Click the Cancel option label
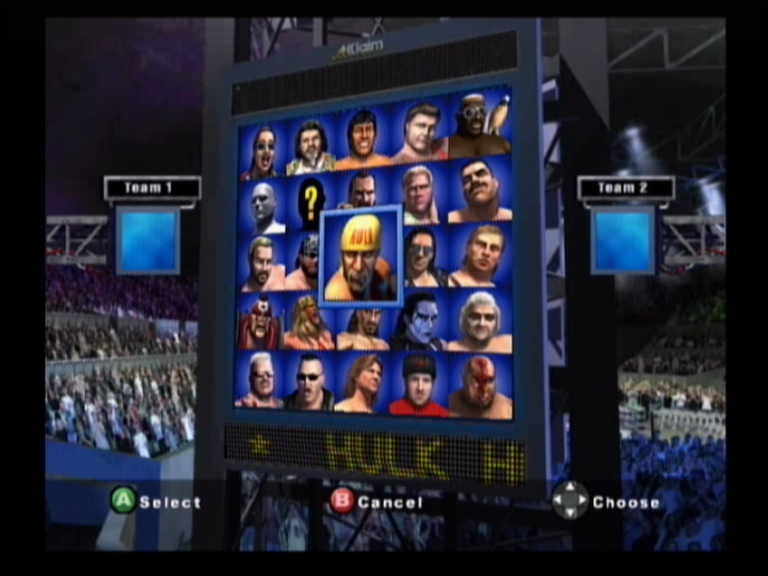The image size is (768, 576). 390,502
